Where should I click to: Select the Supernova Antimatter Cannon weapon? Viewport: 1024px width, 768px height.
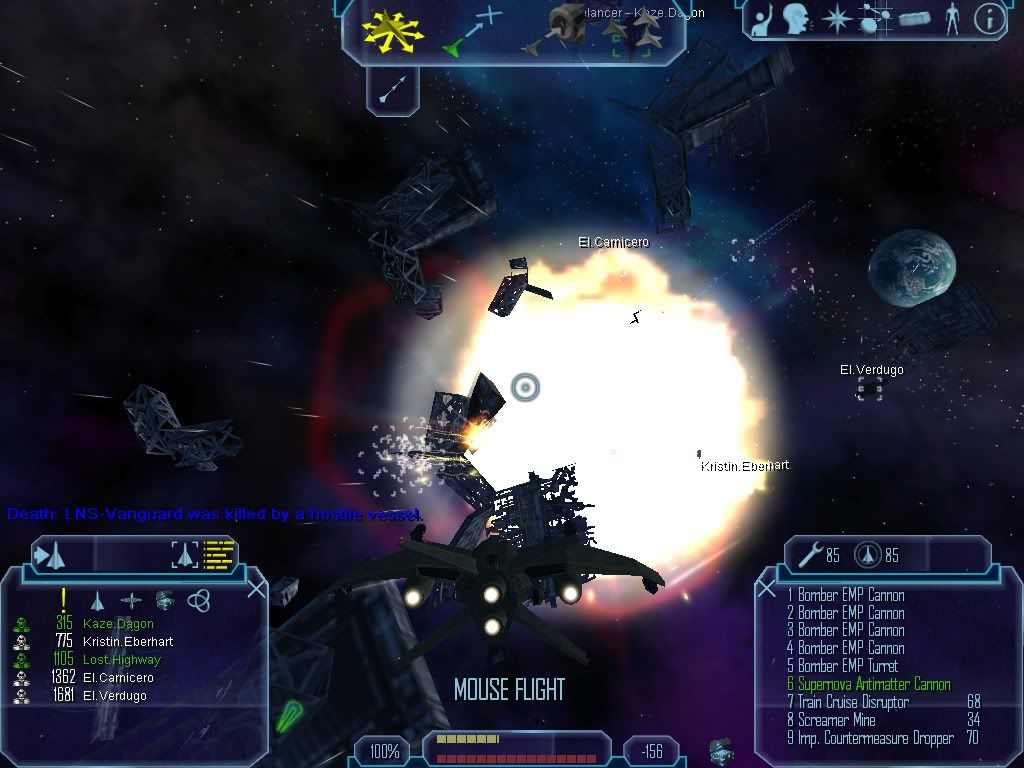click(x=869, y=685)
